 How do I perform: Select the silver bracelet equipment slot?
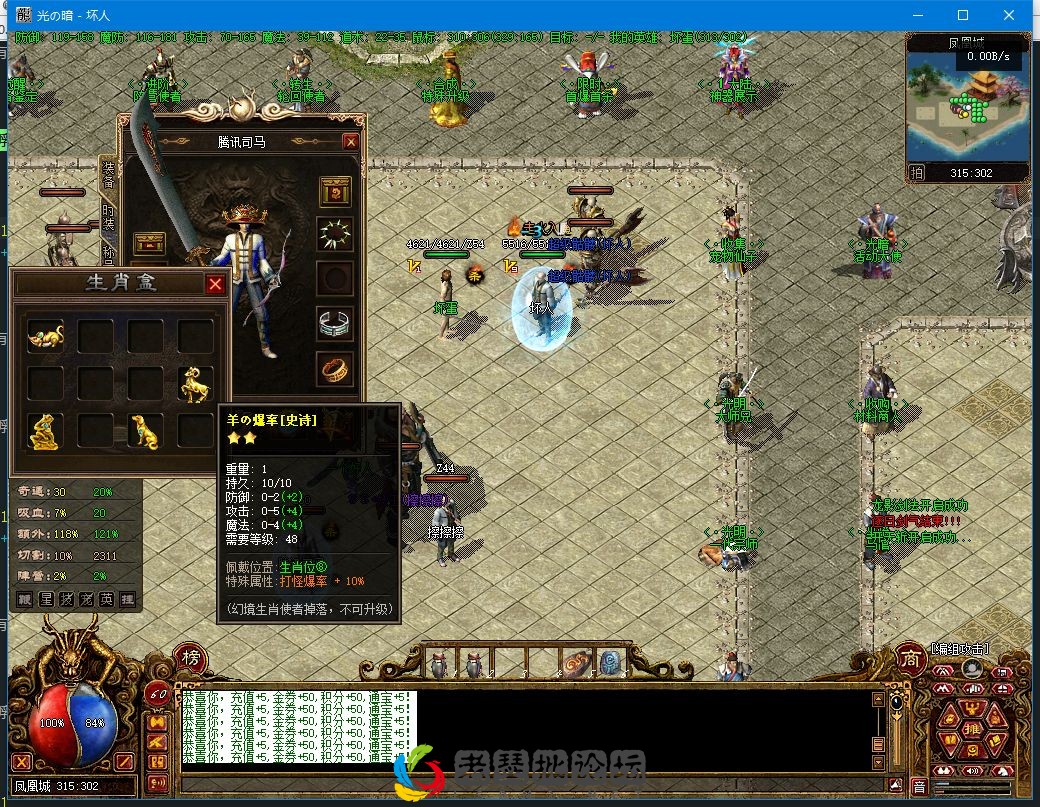coord(335,323)
